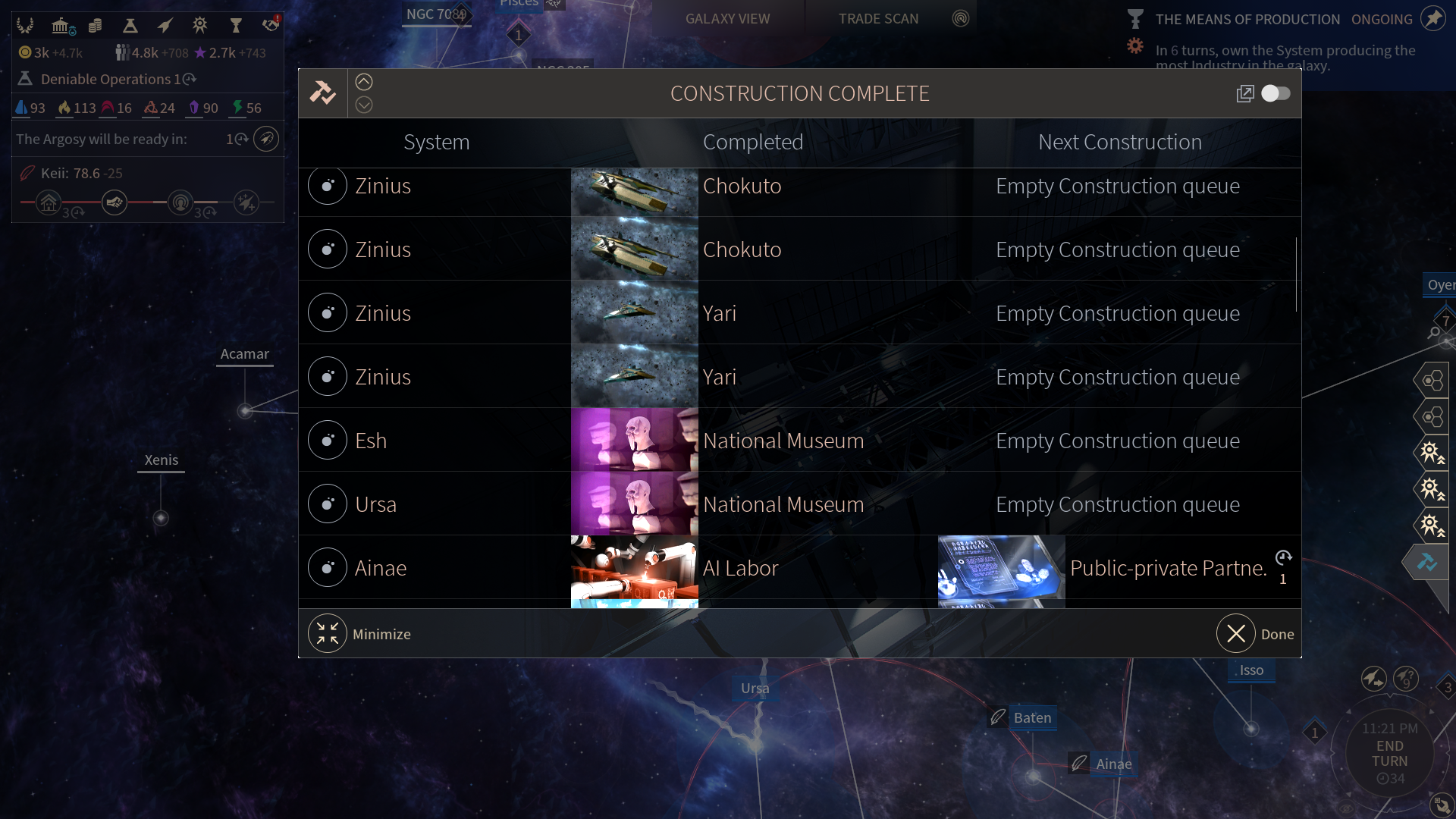This screenshot has height=819, width=1456.
Task: Pin The Means of Production quest
Action: (1432, 18)
